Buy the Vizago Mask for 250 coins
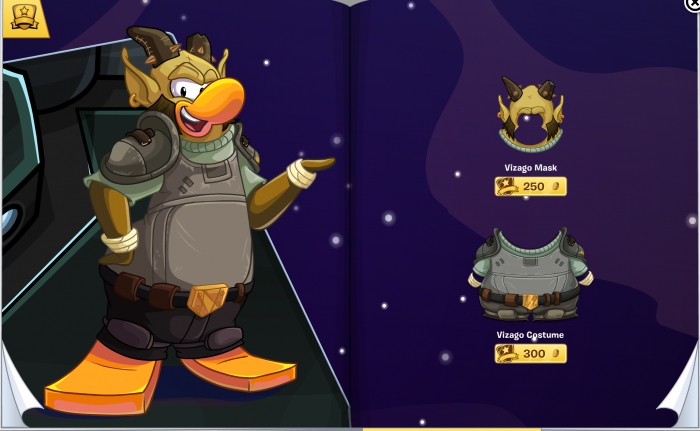700x431 pixels. [x=531, y=187]
